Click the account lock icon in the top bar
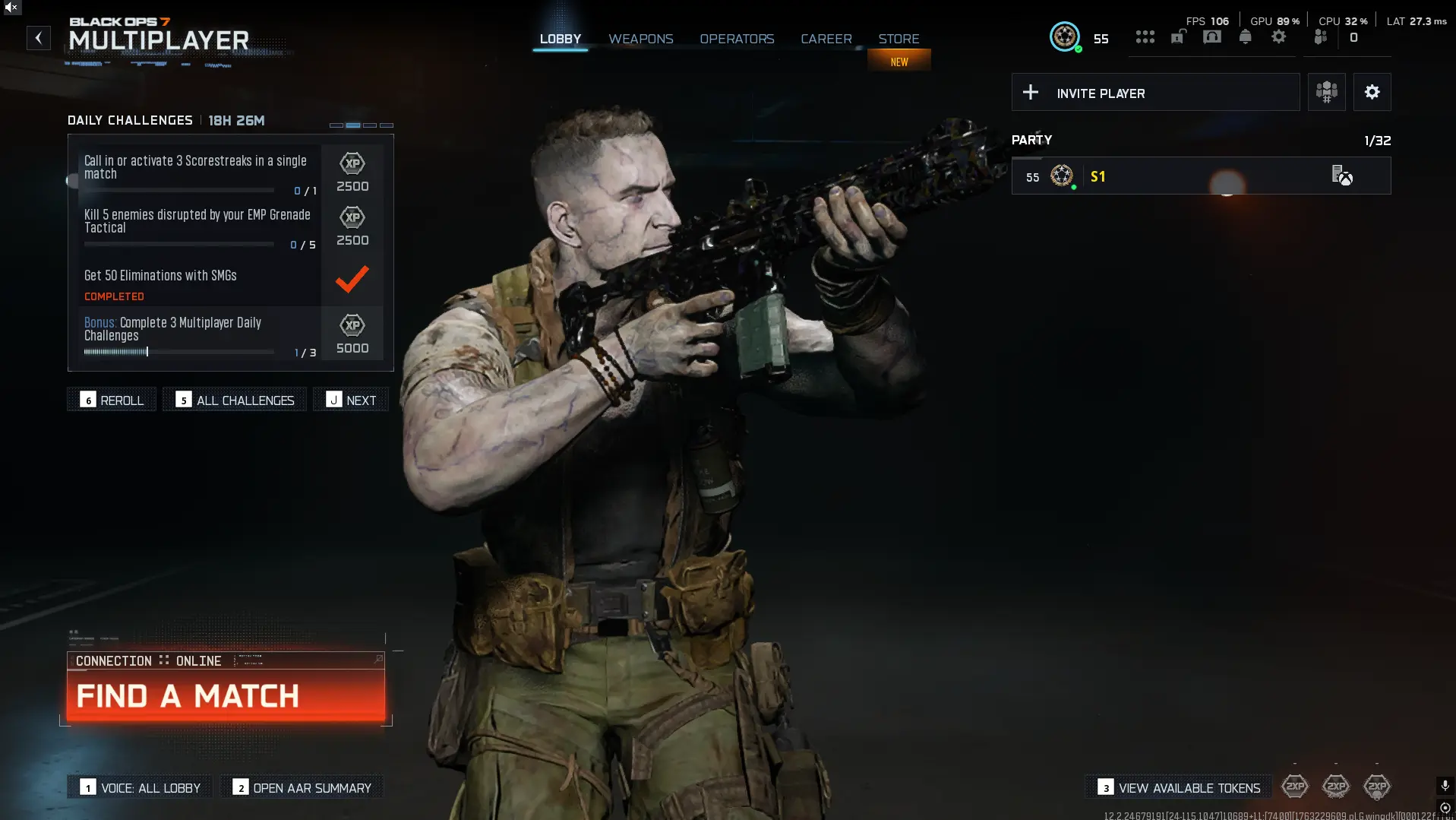This screenshot has height=820, width=1456. 1178,36
